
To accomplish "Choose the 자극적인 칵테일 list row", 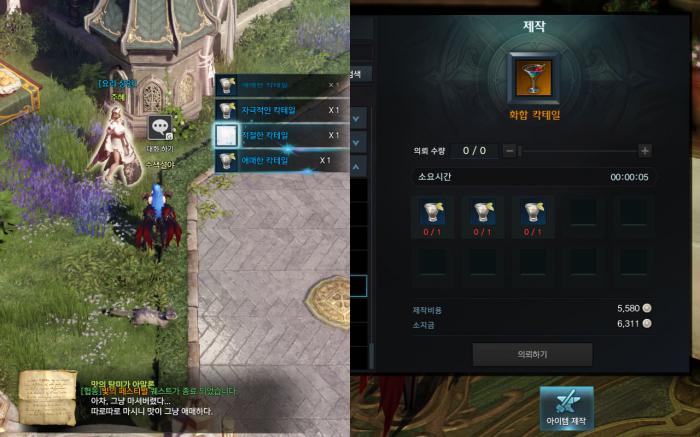I will coord(282,108).
